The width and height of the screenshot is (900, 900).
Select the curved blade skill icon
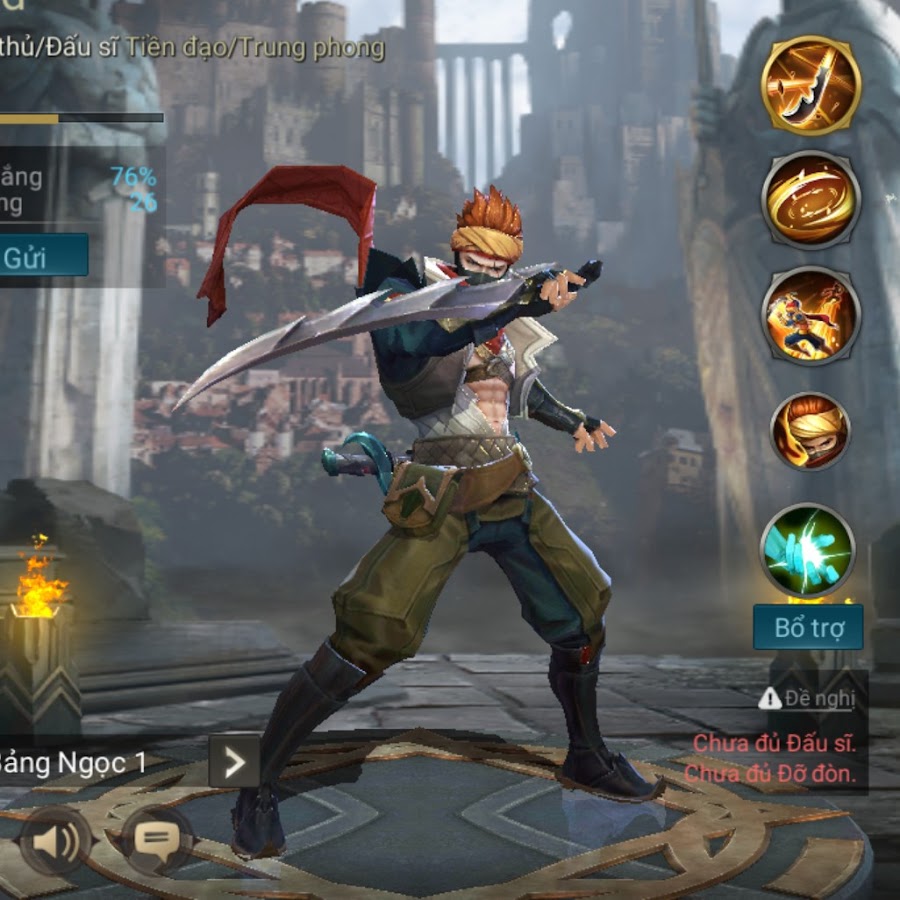[x=811, y=85]
